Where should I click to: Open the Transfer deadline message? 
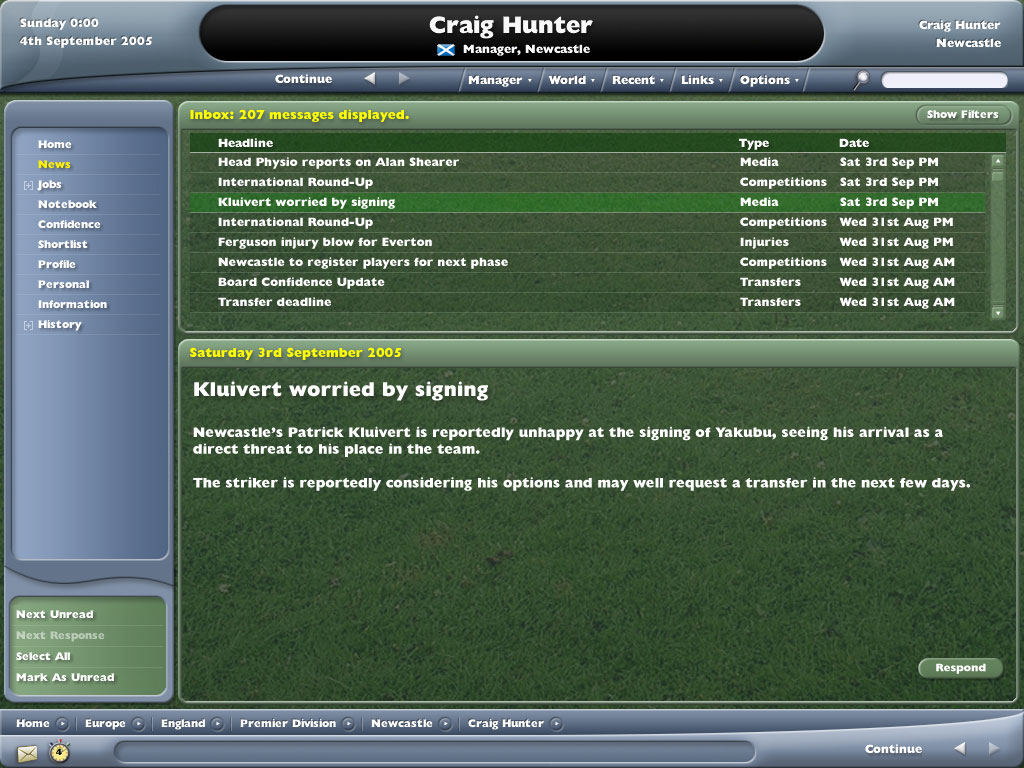click(274, 302)
